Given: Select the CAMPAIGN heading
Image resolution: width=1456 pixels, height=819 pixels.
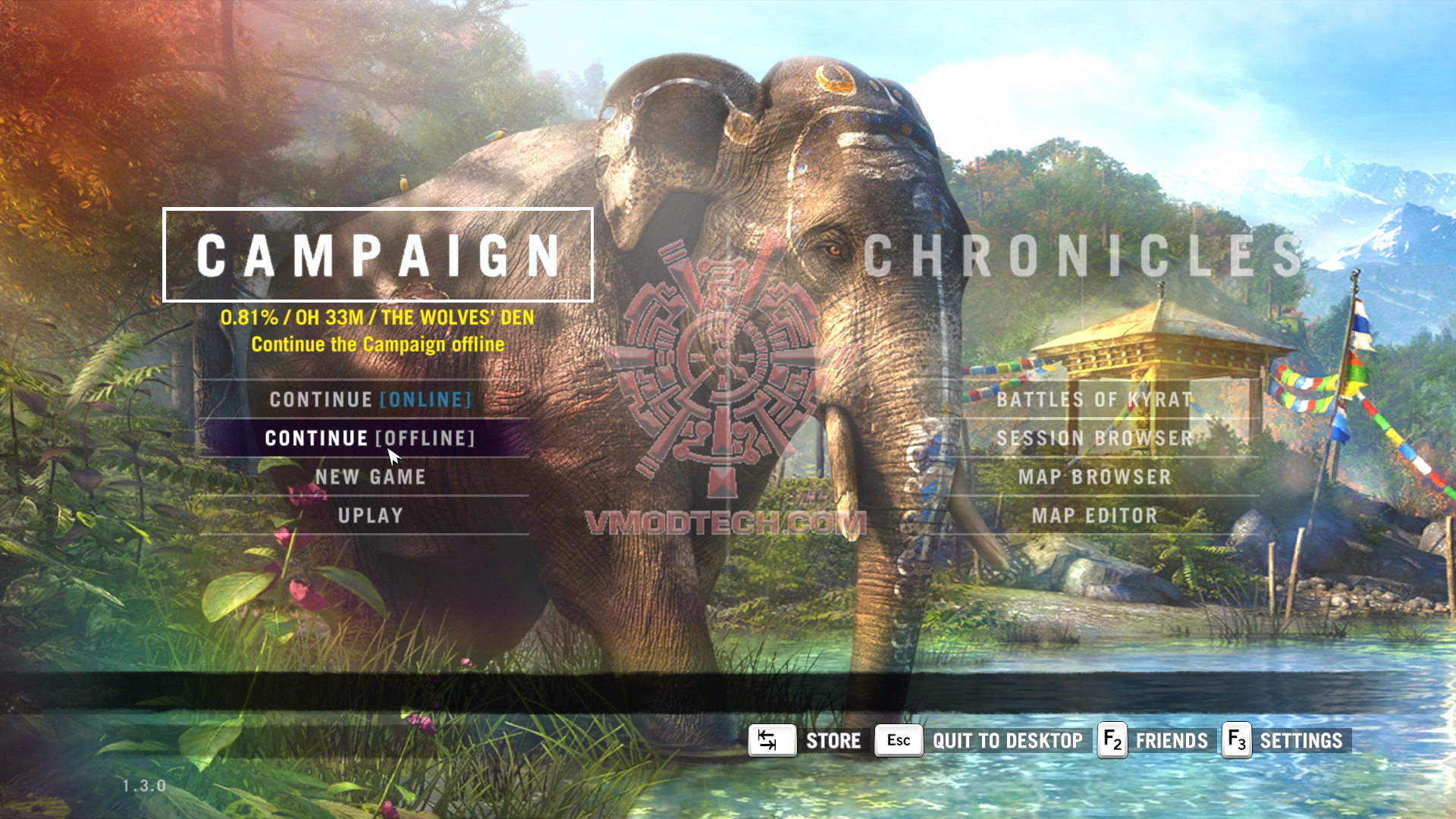Looking at the screenshot, I should 378,255.
